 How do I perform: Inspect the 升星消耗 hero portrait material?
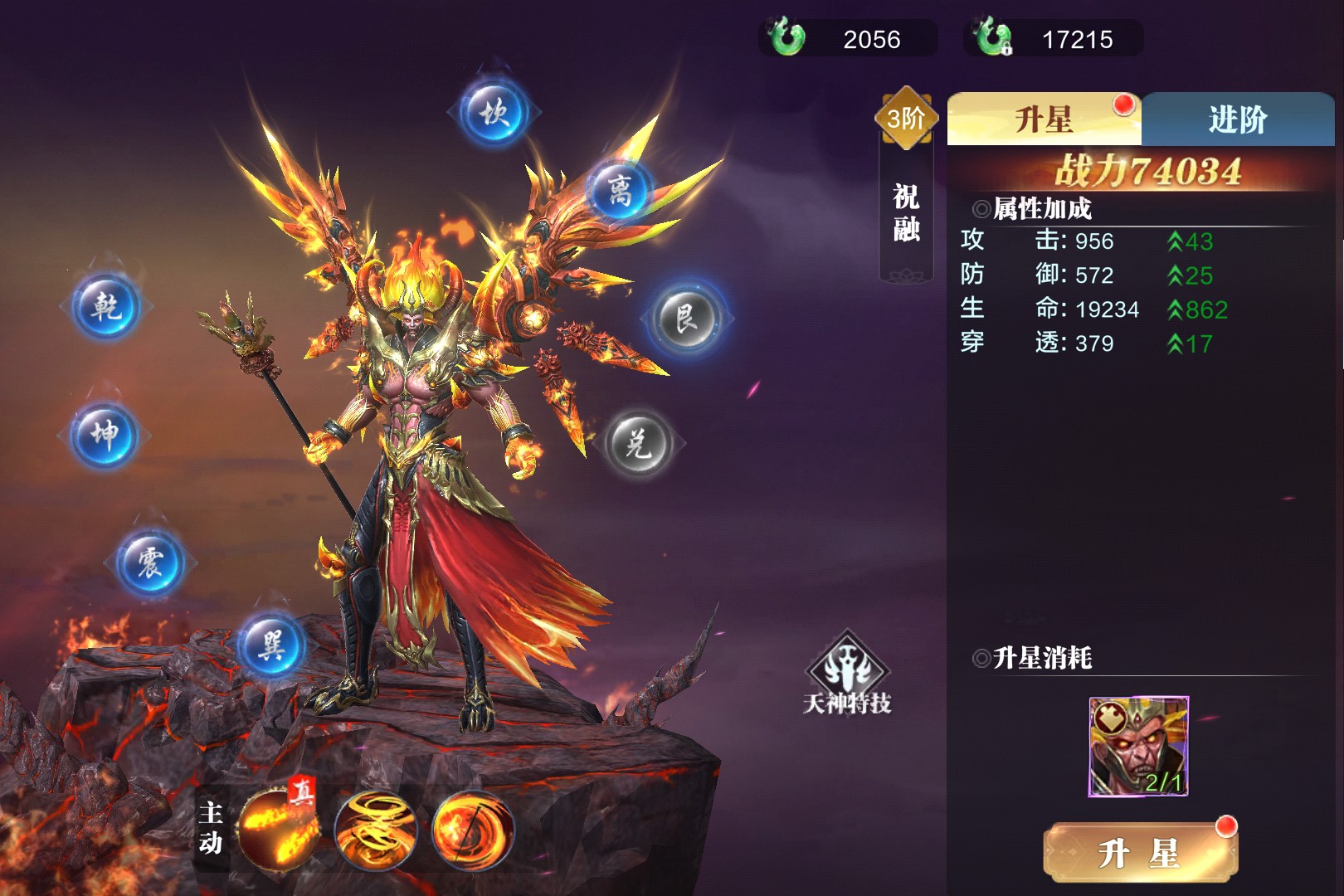pos(1138,747)
